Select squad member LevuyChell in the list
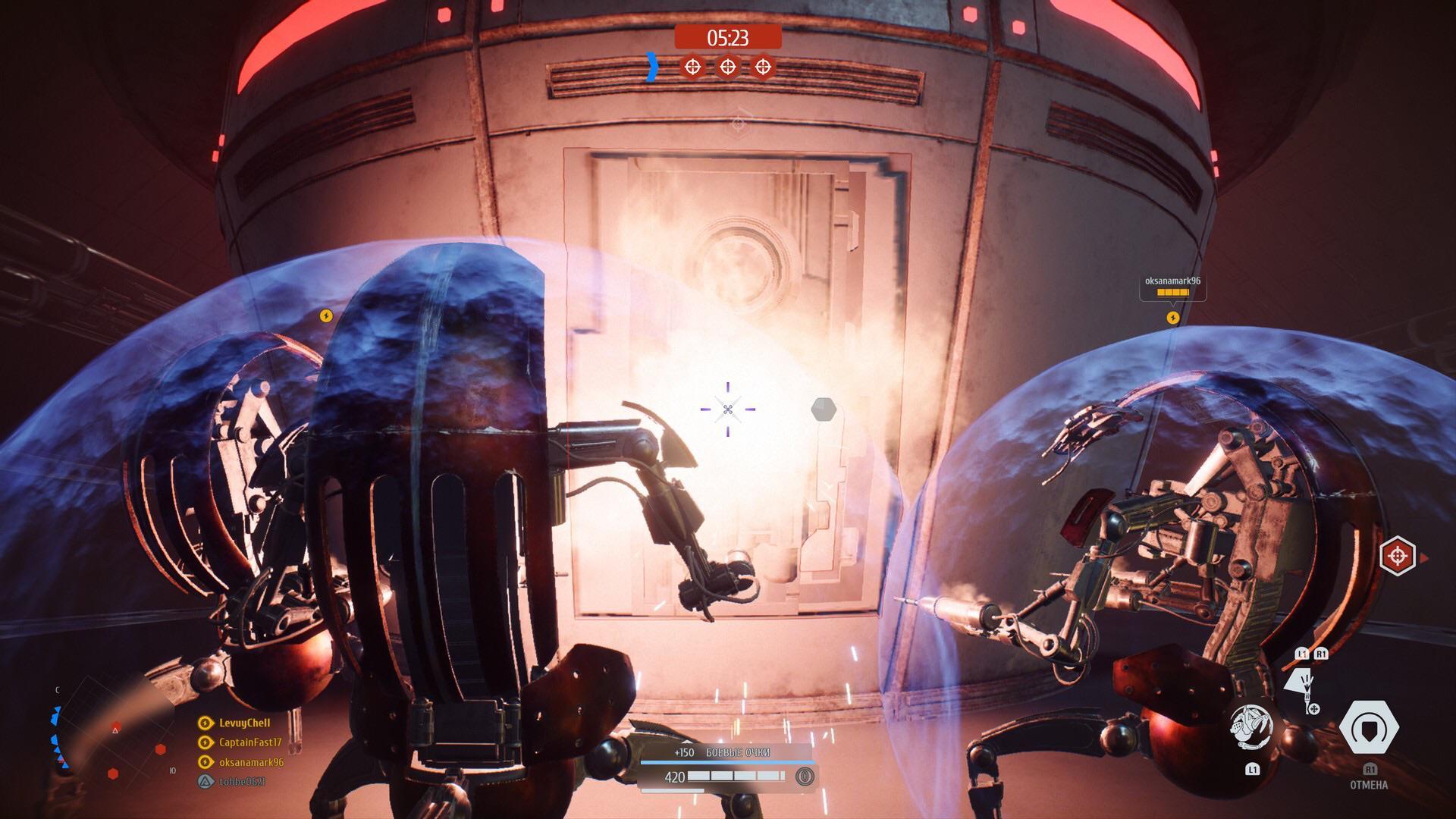 point(244,723)
